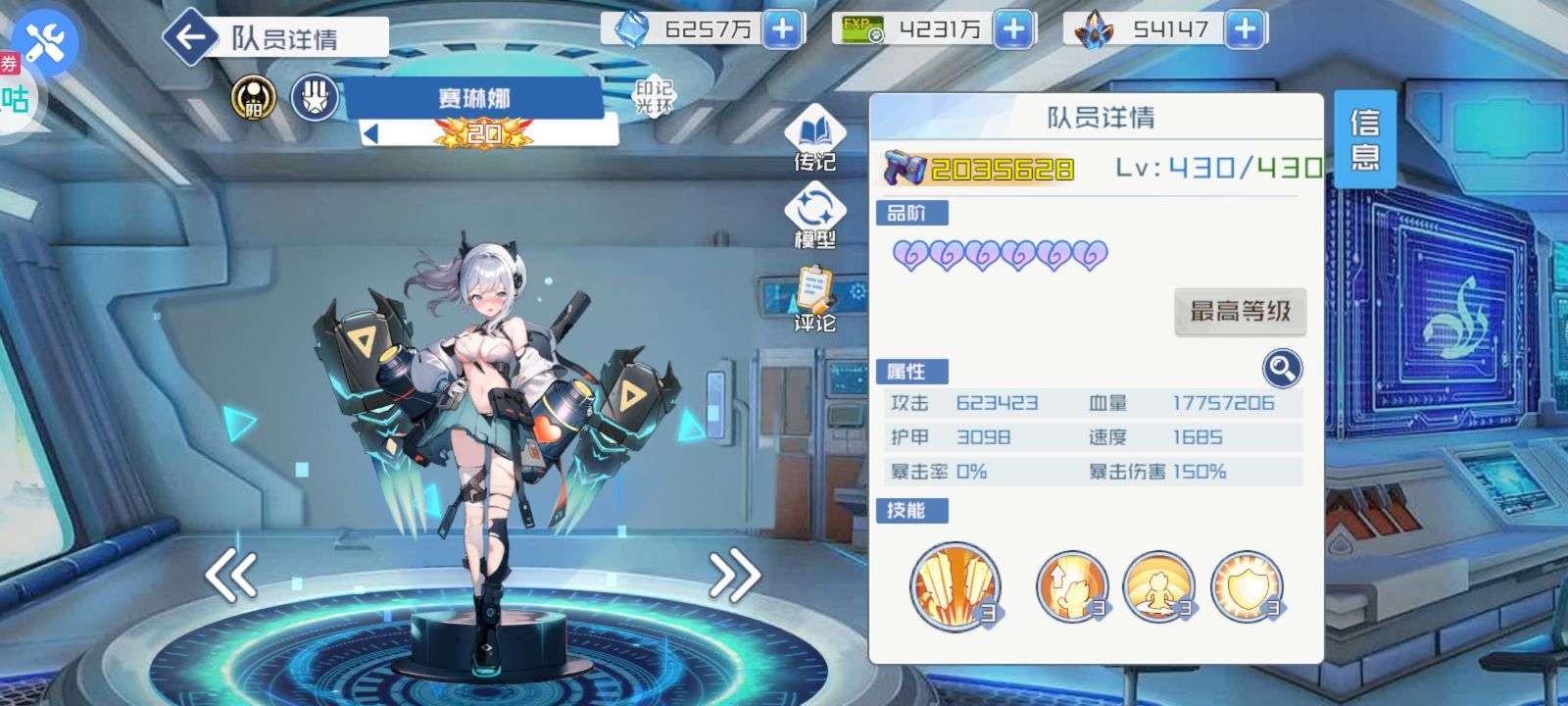
Task: Click the plus next to the EXP amount
Action: pyautogui.click(x=1013, y=29)
